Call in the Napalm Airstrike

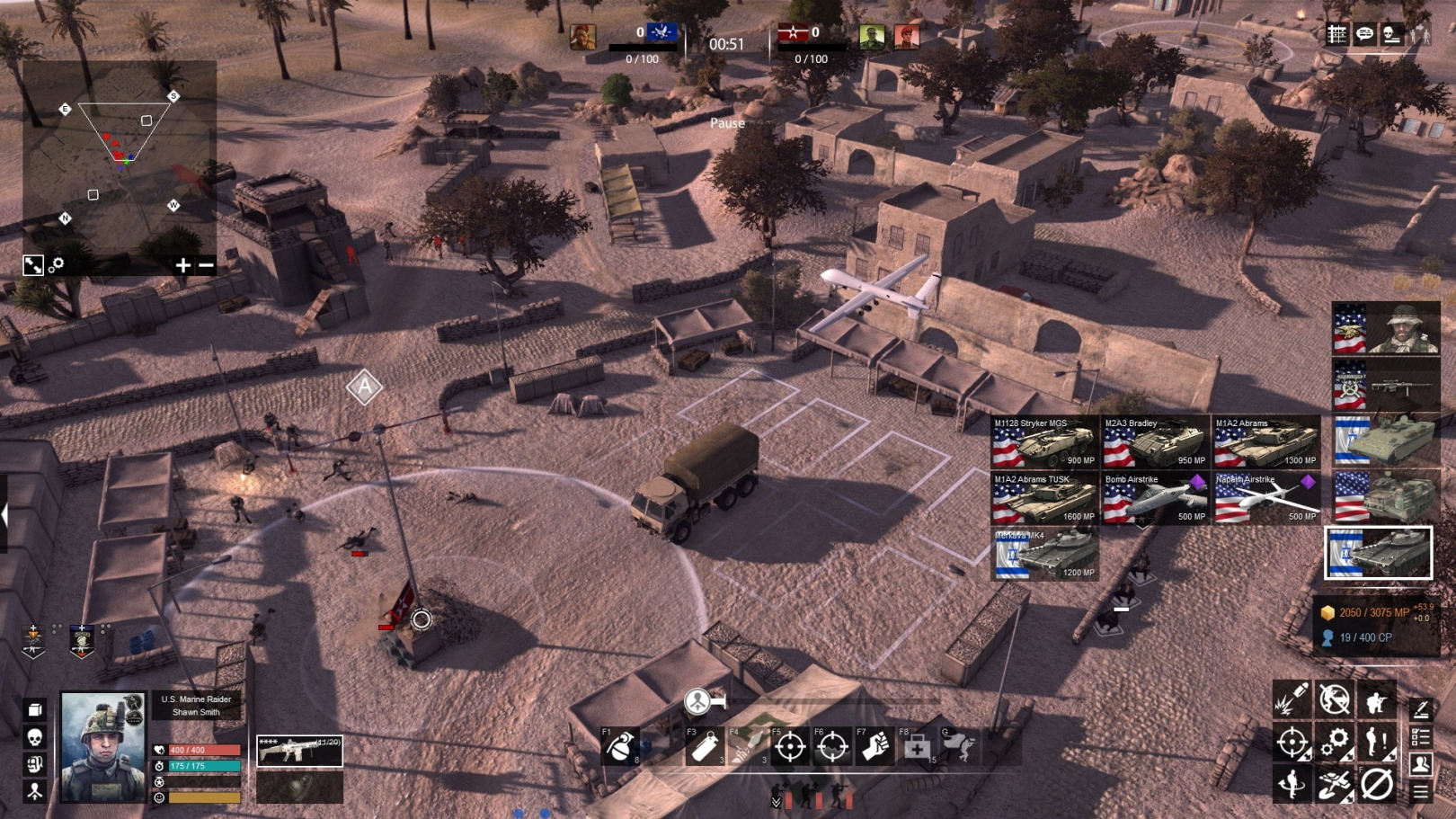[x=1266, y=499]
